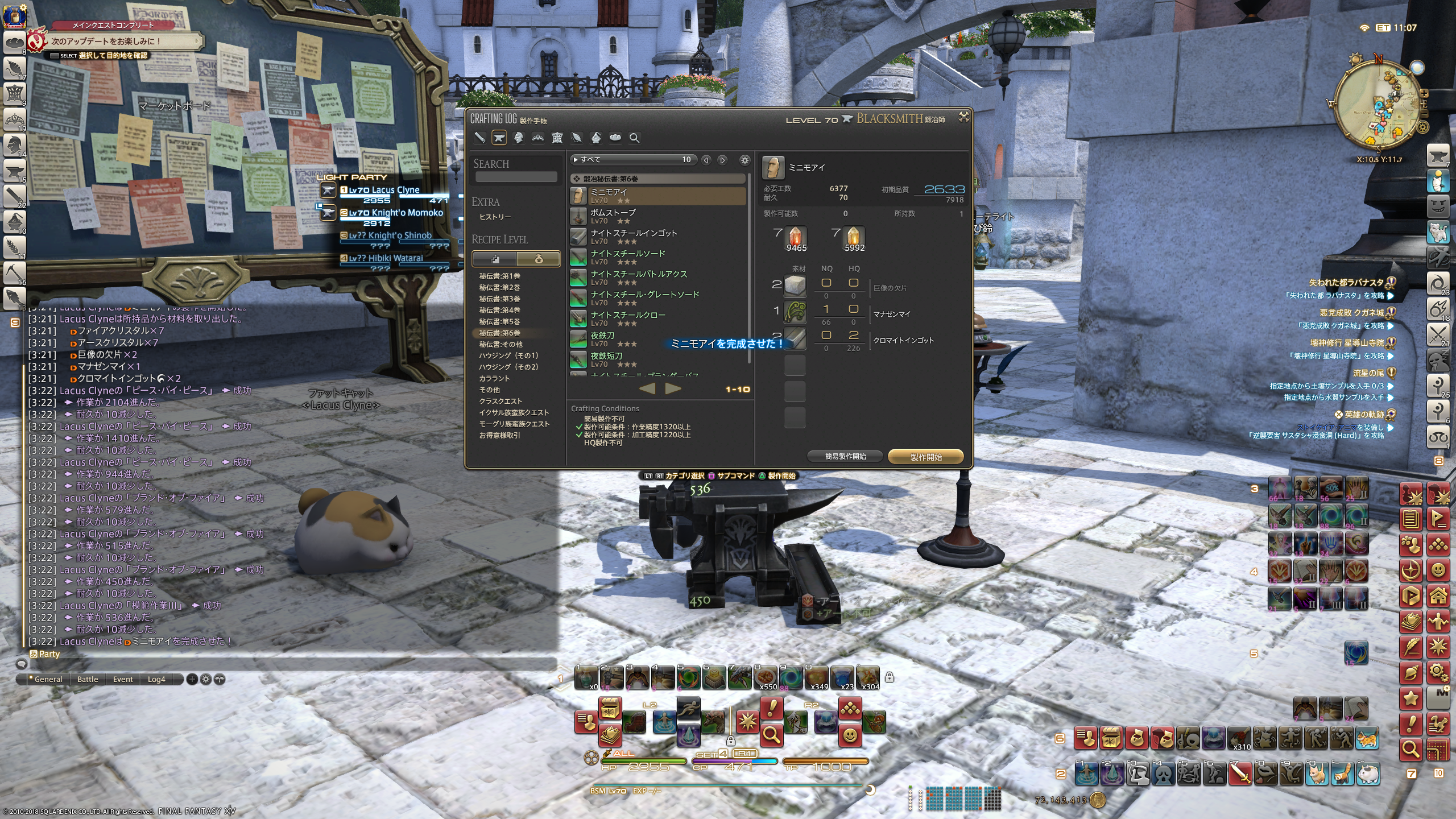
Task: Close the Crafting Log window
Action: point(963,117)
